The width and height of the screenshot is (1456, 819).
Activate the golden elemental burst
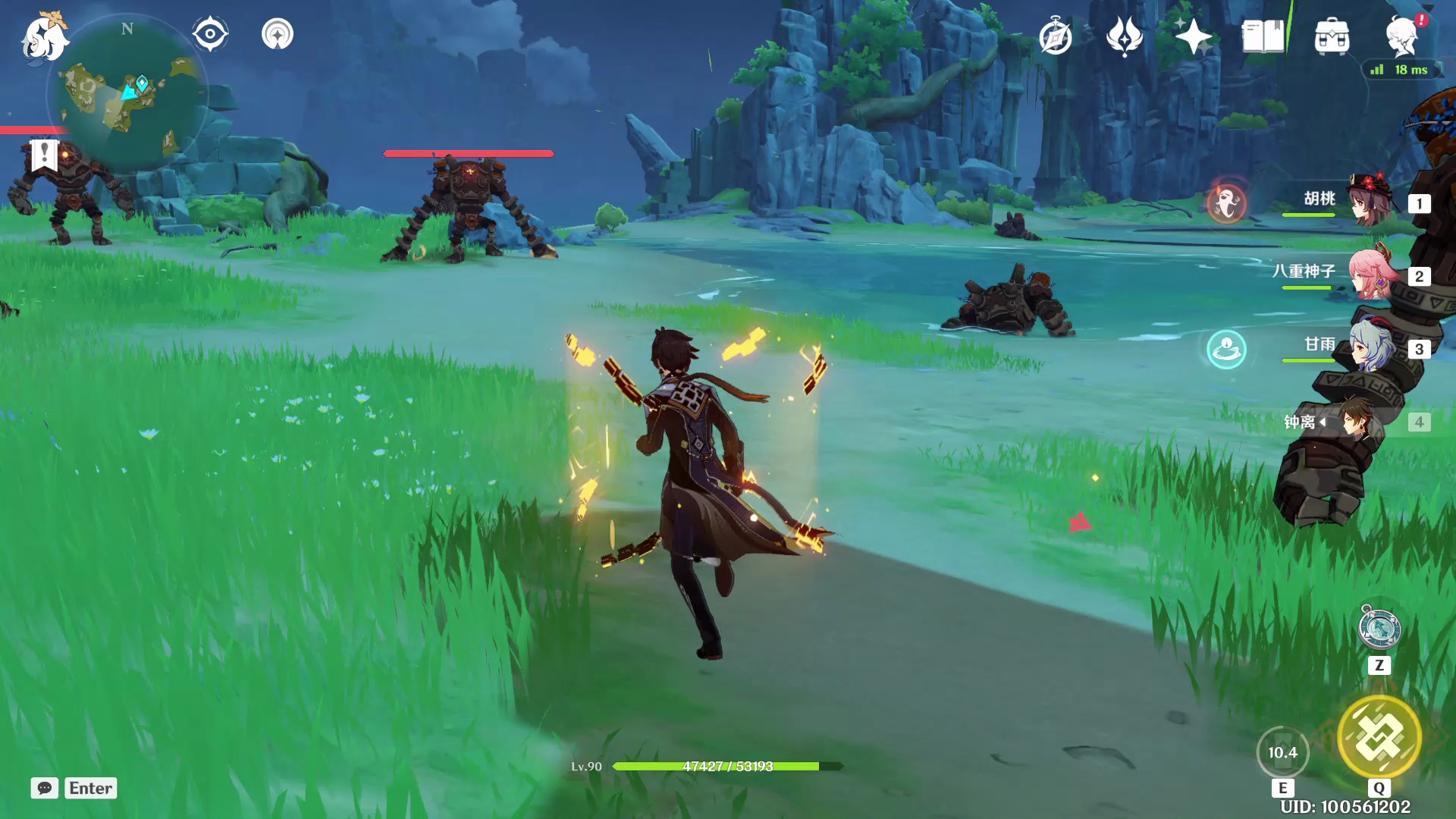[x=1379, y=737]
